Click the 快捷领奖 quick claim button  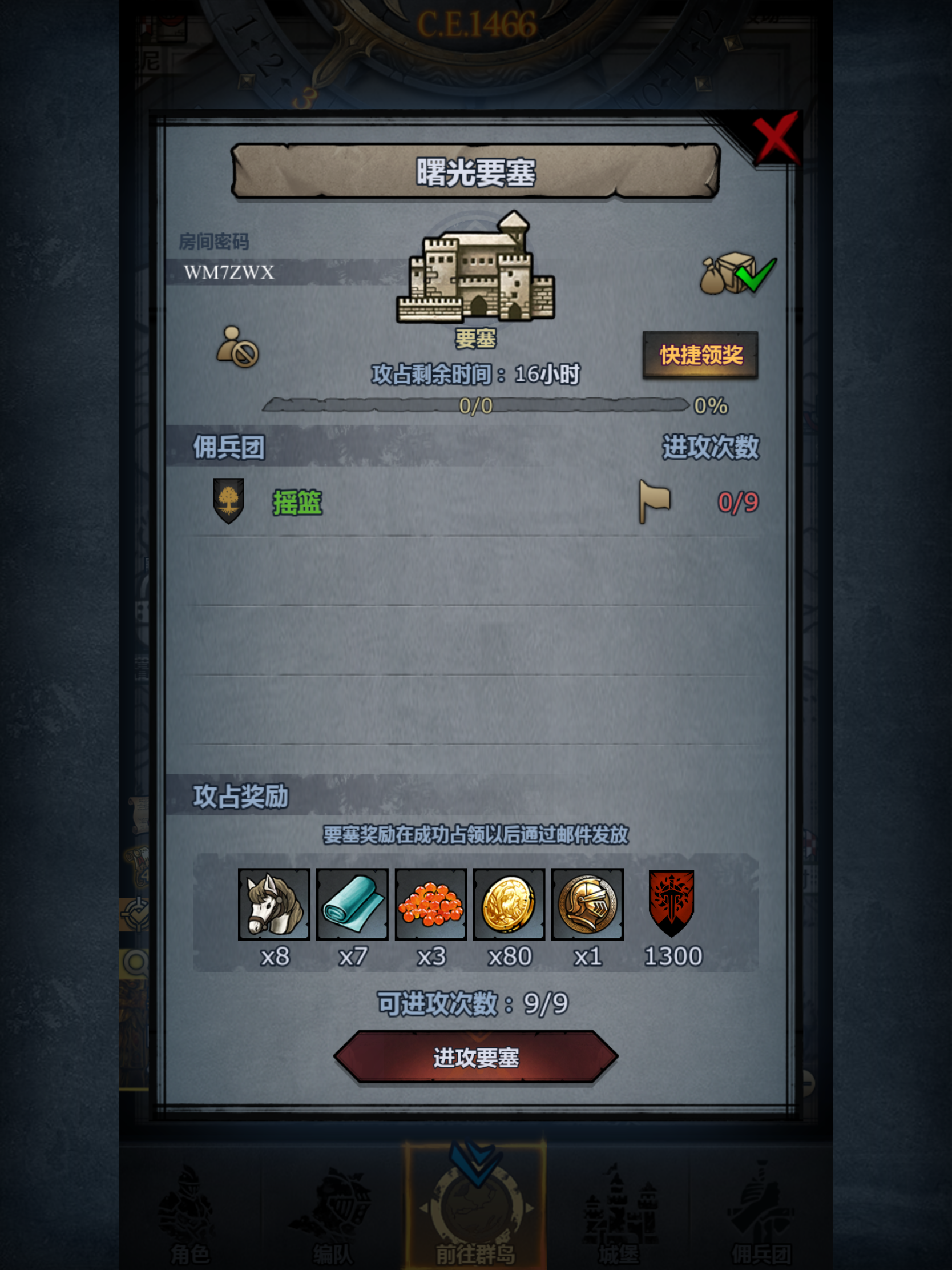coord(701,355)
